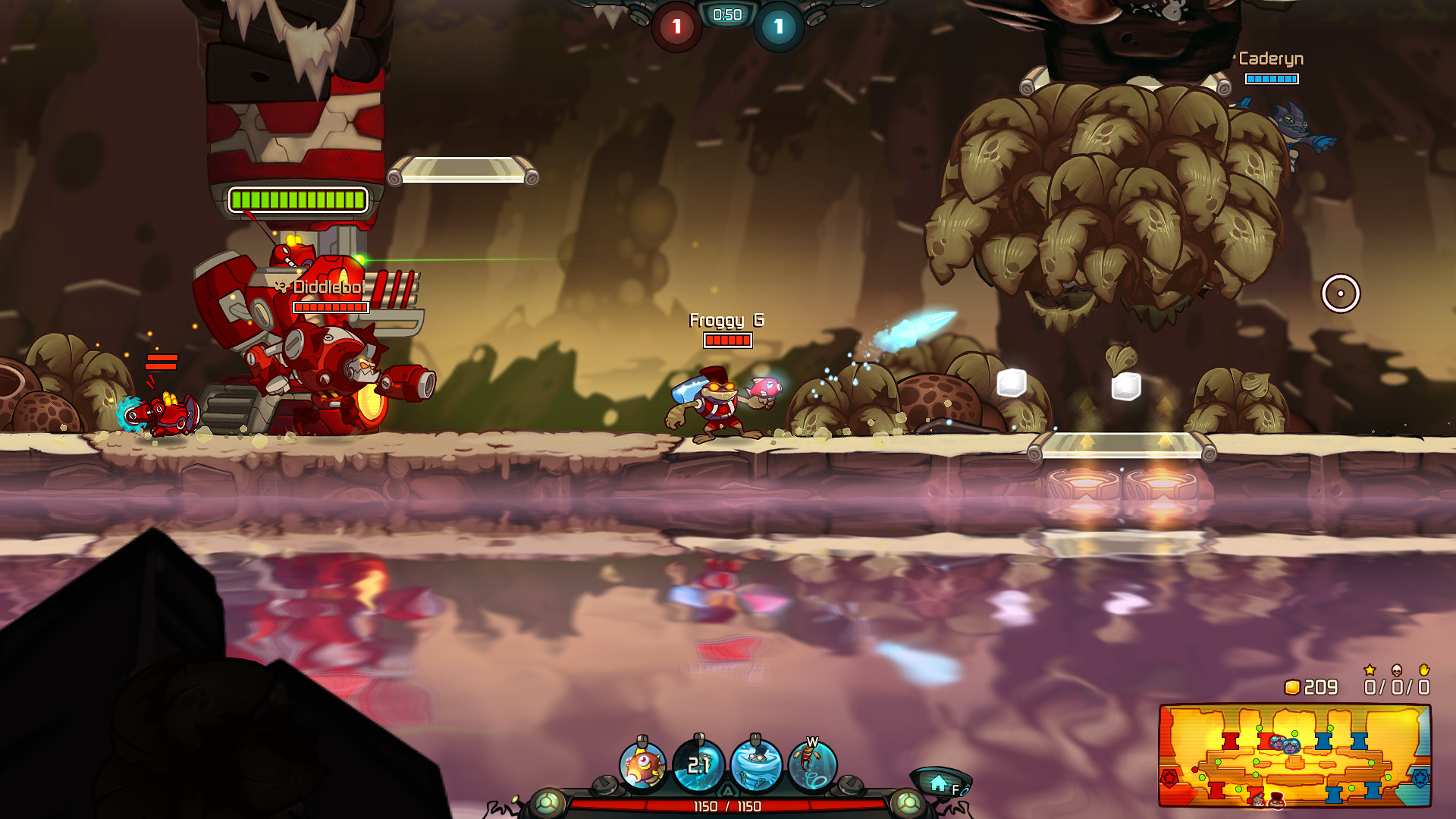
Task: Select the pufferfish Bubble Gun ability icon
Action: tap(643, 765)
